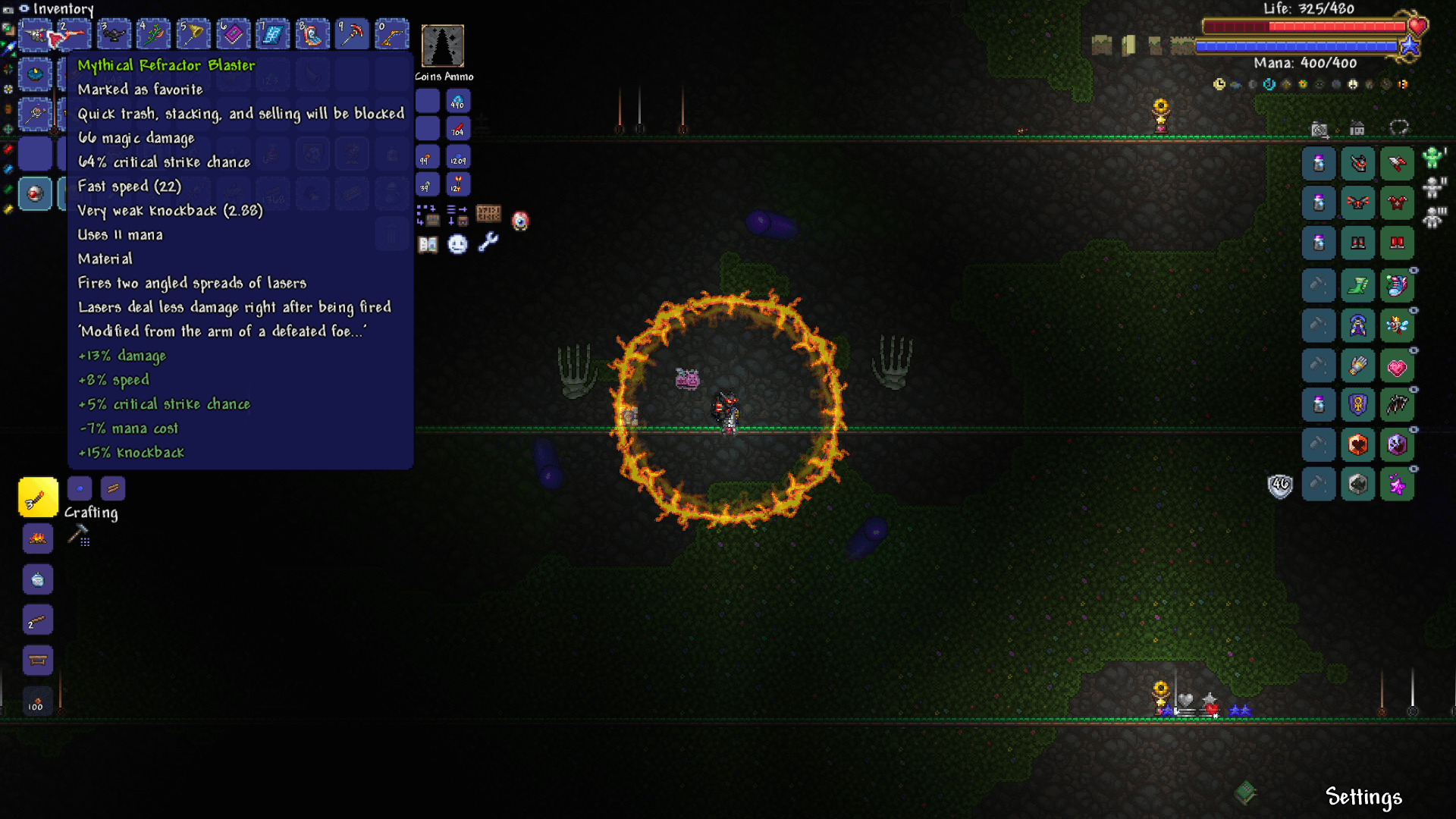Select the purple spell tome in slot 6
The image size is (1456, 819).
point(233,34)
